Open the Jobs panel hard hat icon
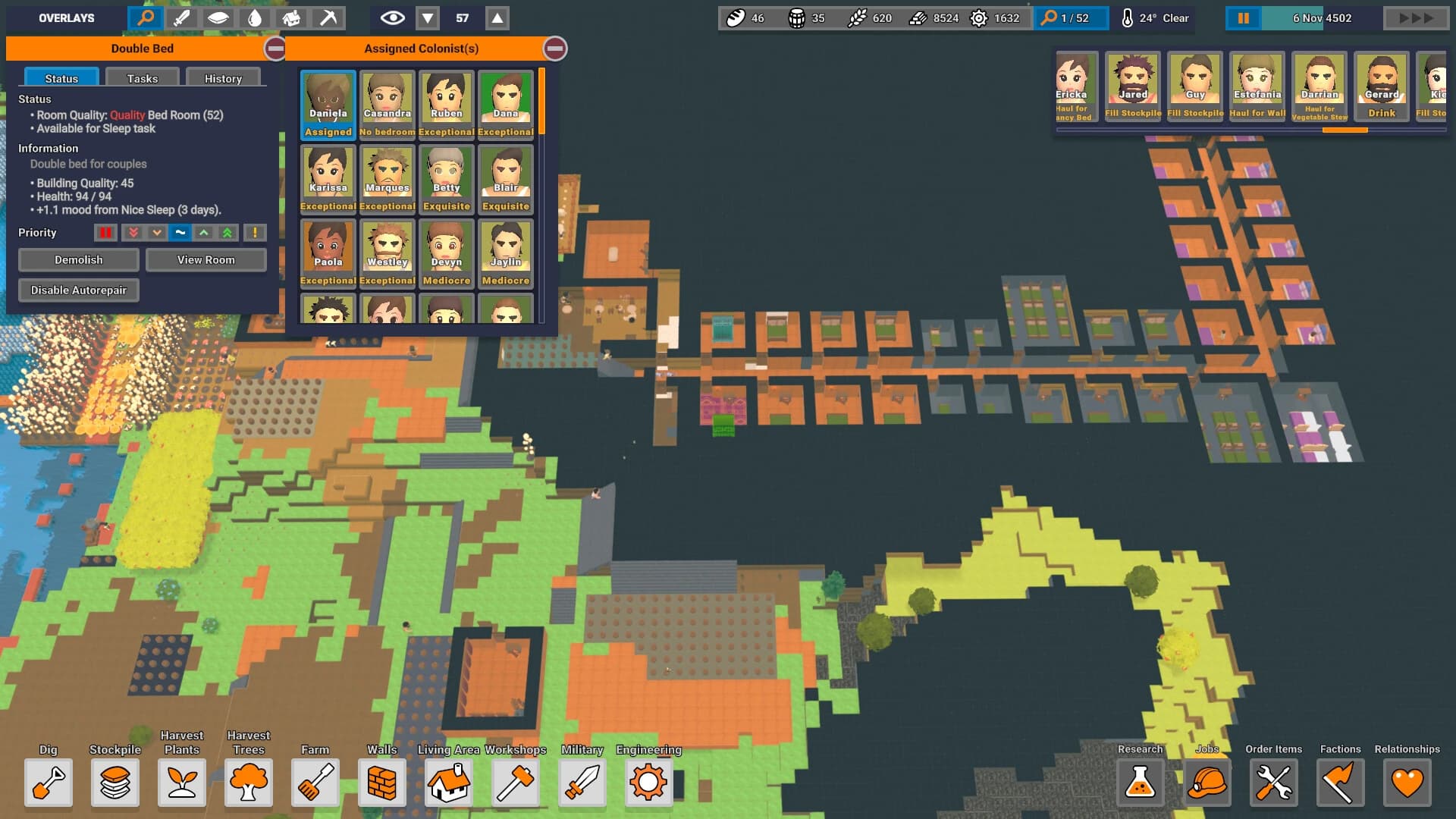The width and height of the screenshot is (1456, 819). click(1207, 783)
